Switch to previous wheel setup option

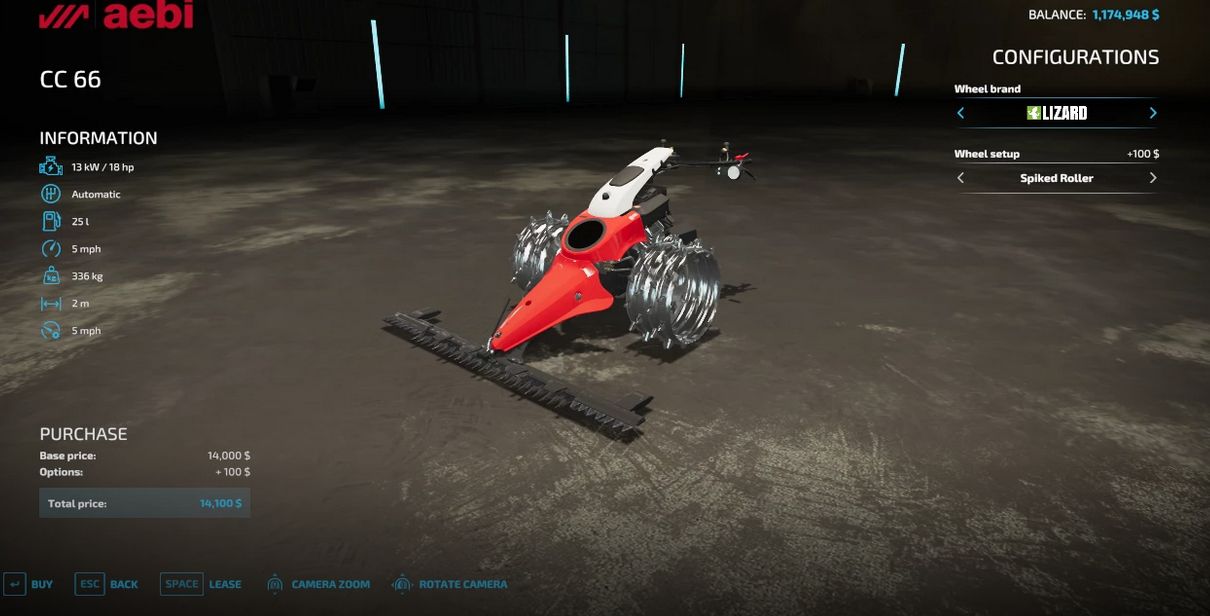click(x=961, y=178)
